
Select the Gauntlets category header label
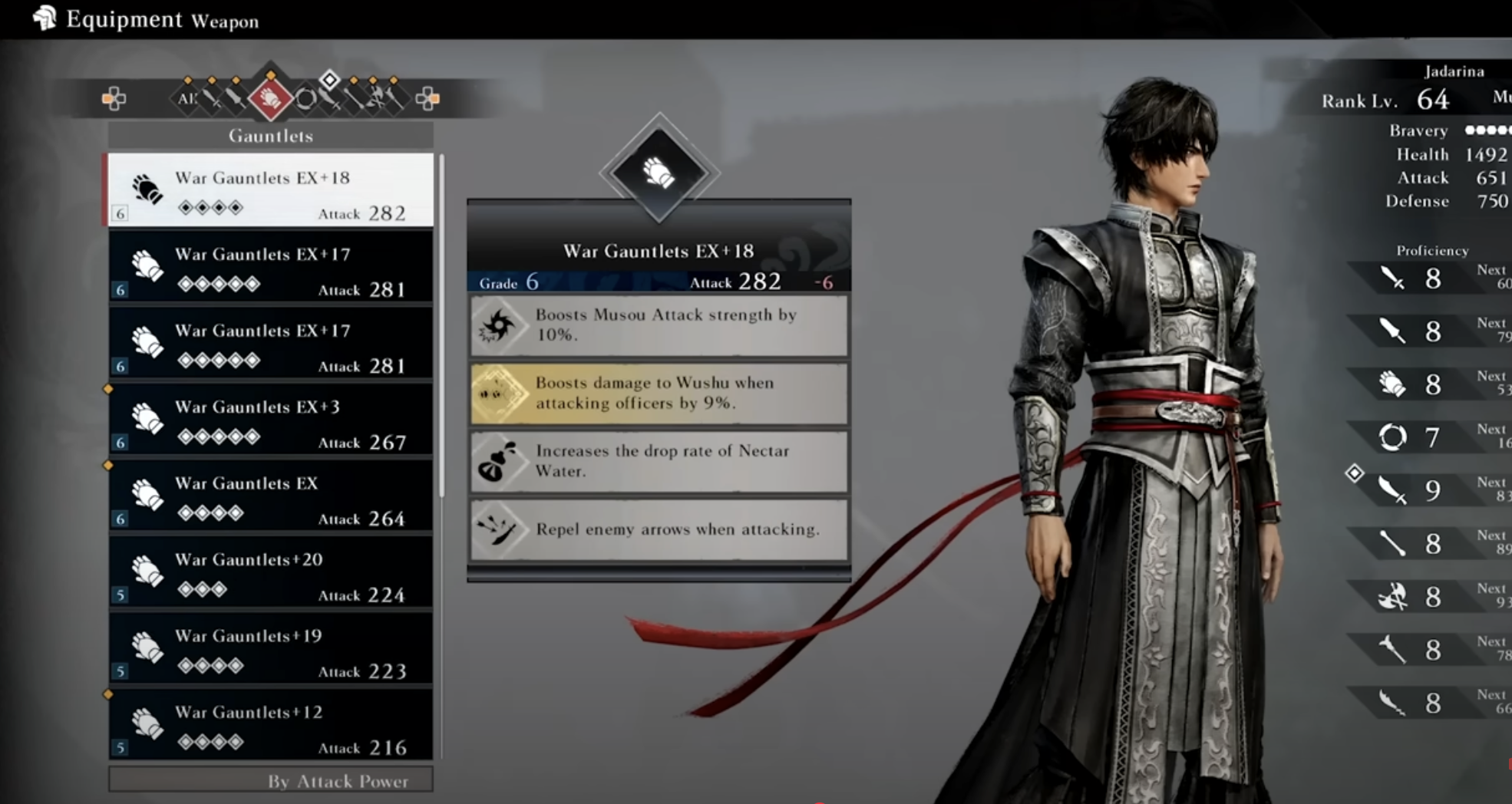coord(270,136)
